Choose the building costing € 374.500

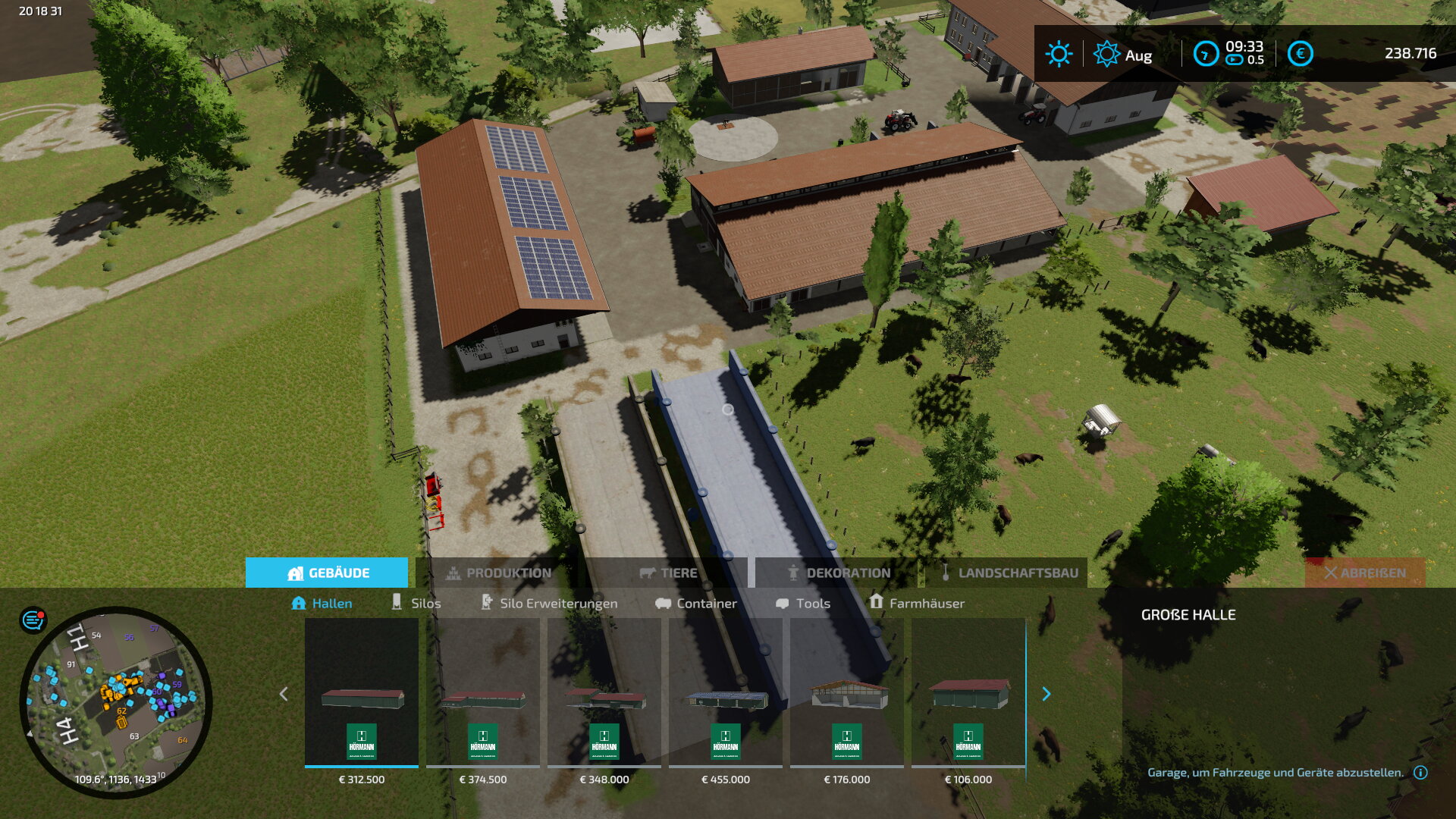pos(483,694)
